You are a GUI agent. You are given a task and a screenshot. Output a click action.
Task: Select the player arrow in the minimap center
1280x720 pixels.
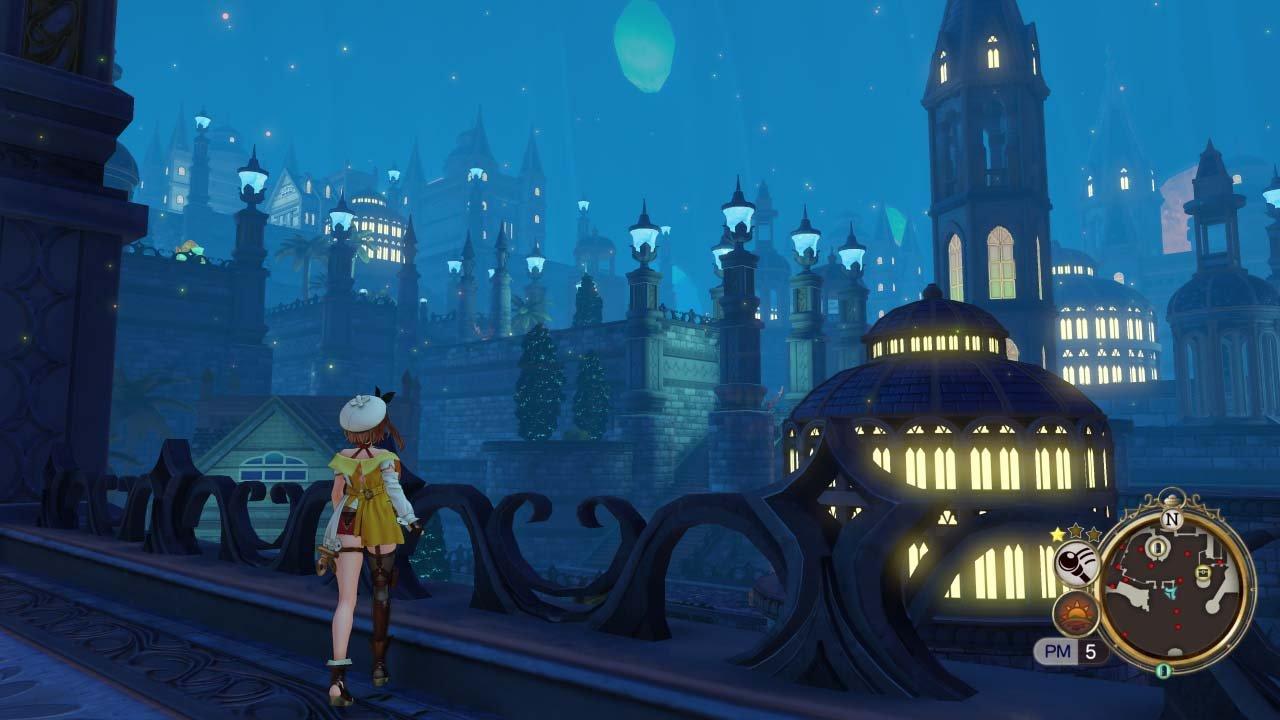click(1170, 594)
